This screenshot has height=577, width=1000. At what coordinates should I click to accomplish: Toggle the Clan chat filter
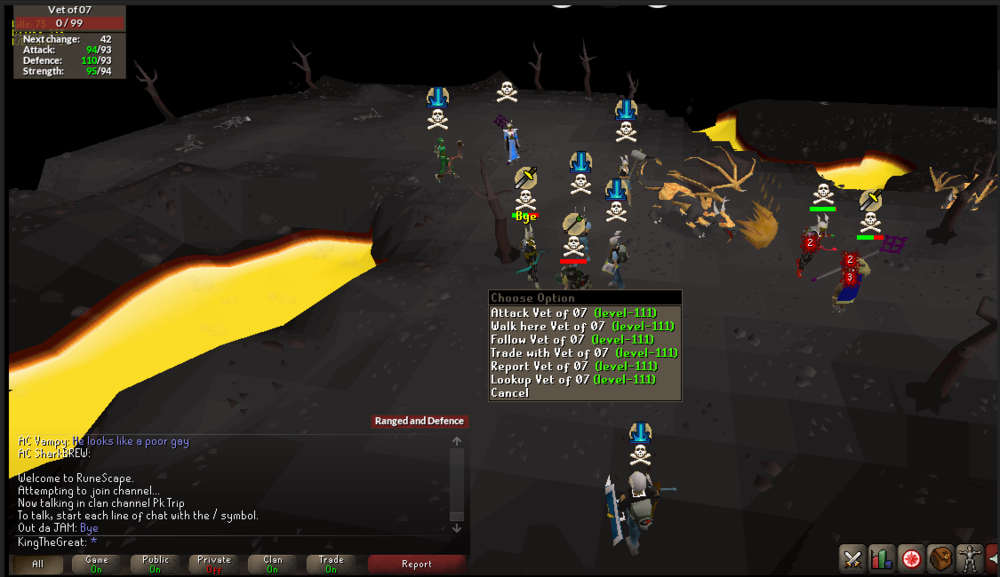[x=272, y=564]
